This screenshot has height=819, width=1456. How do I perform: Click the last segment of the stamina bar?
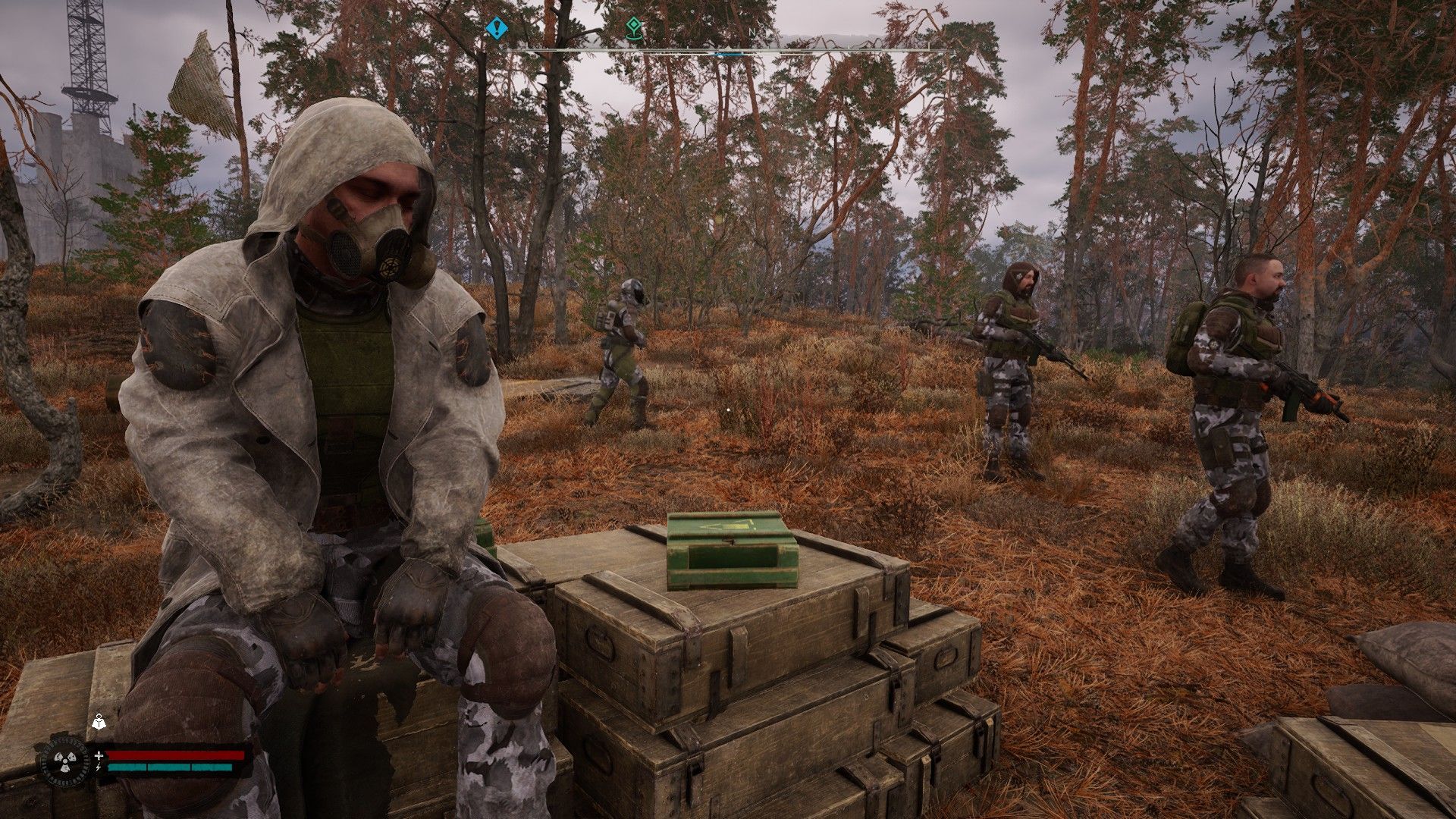[x=212, y=767]
